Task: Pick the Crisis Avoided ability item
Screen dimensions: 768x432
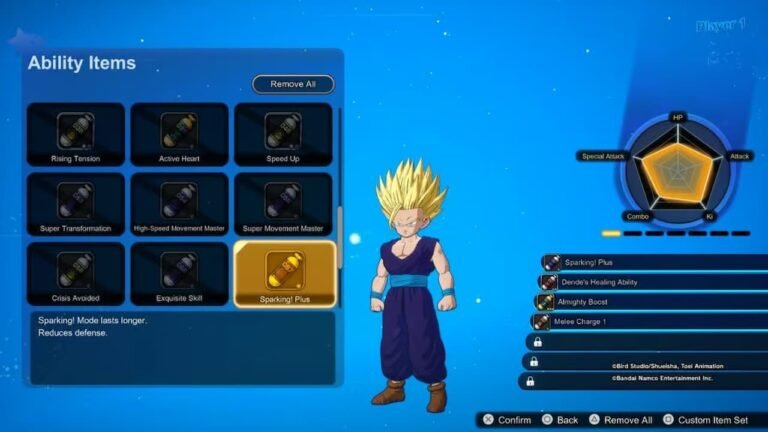Action: (x=76, y=273)
